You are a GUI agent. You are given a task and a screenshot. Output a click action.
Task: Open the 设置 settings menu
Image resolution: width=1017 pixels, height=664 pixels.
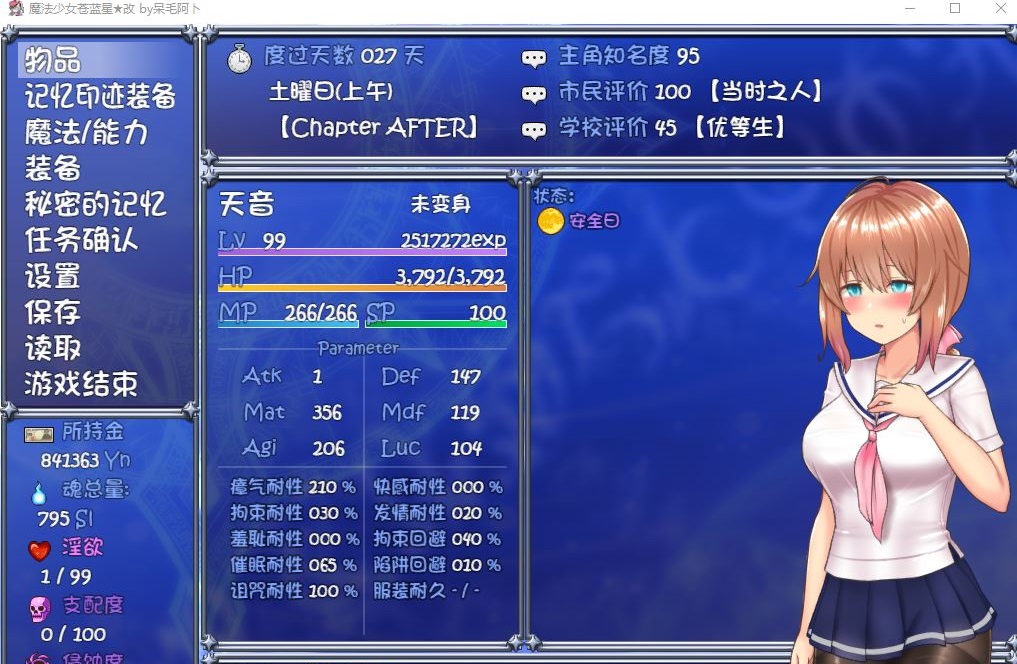click(x=53, y=276)
